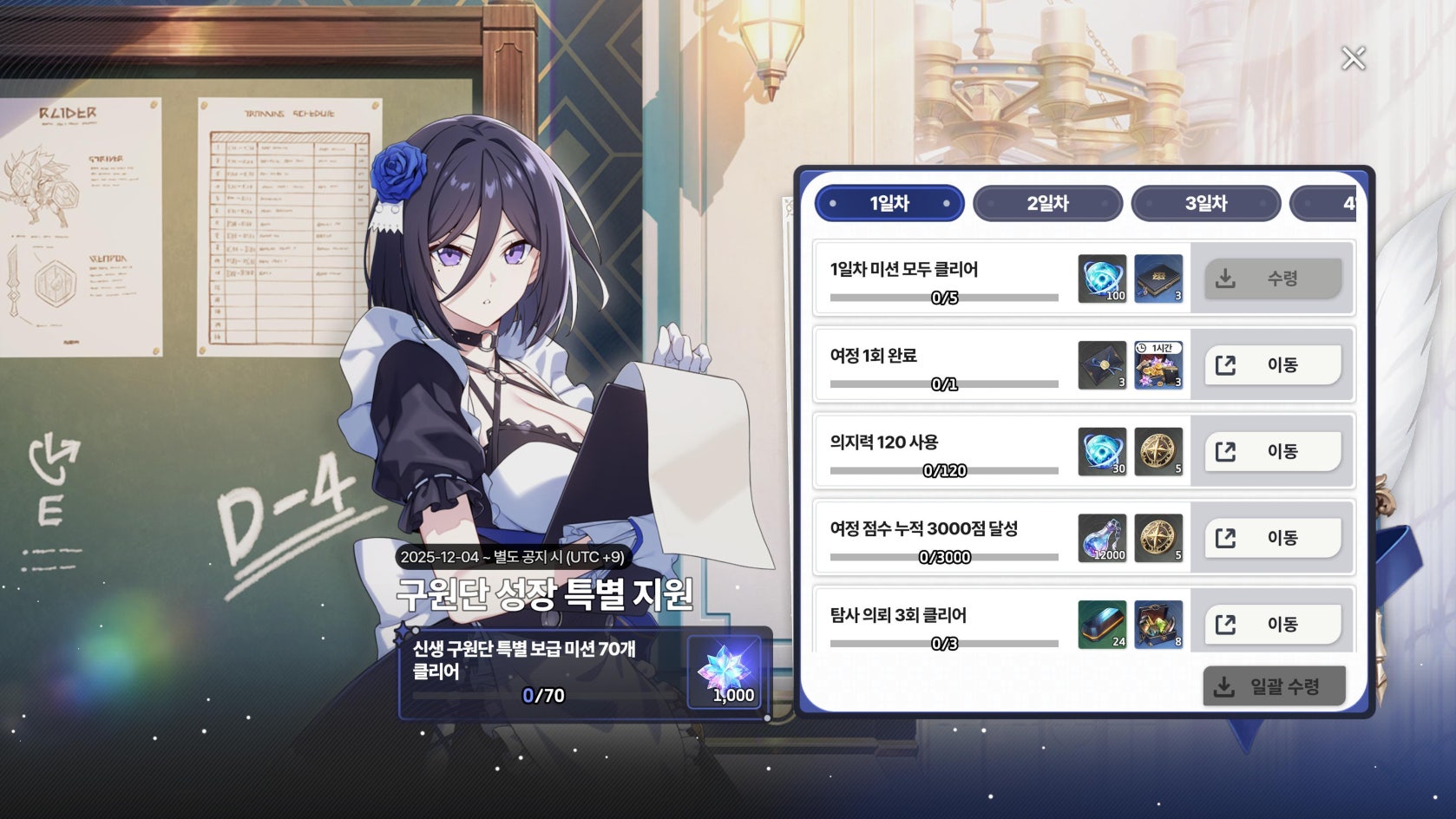Inspect the purple potion 12000 reward icon
Image resolution: width=1456 pixels, height=819 pixels.
(x=1102, y=538)
